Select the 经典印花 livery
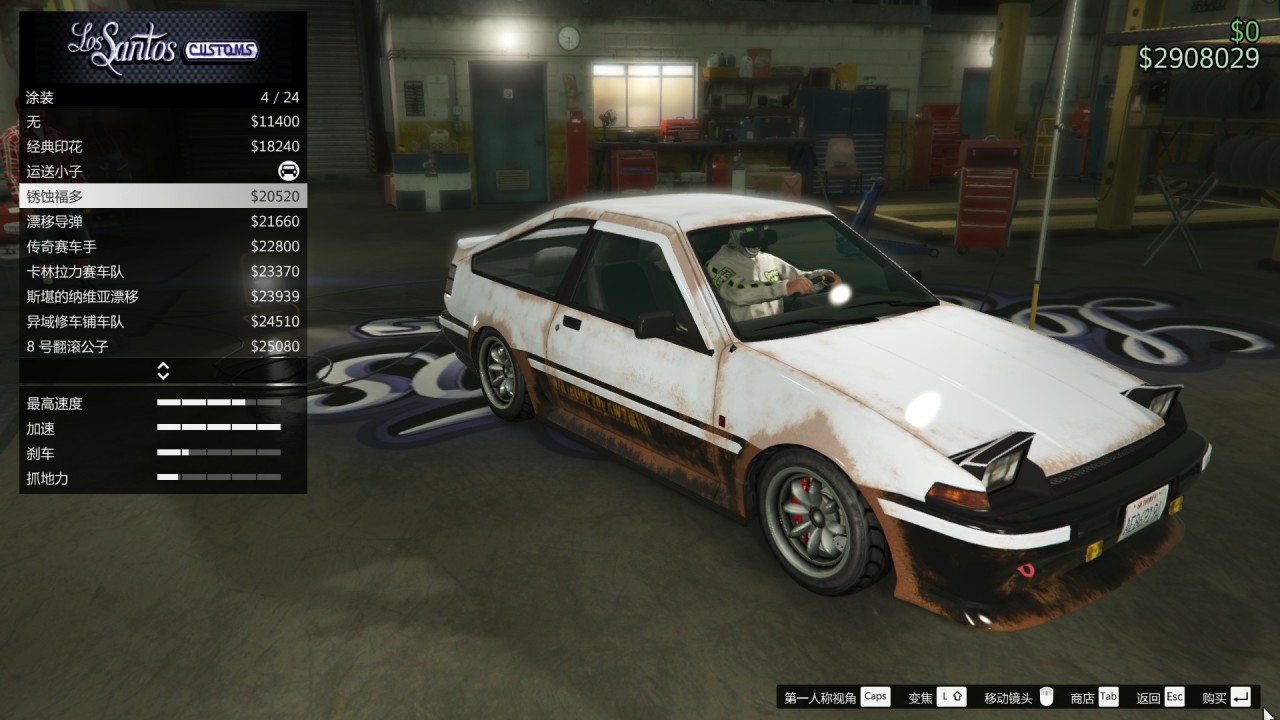 pyautogui.click(x=120, y=146)
